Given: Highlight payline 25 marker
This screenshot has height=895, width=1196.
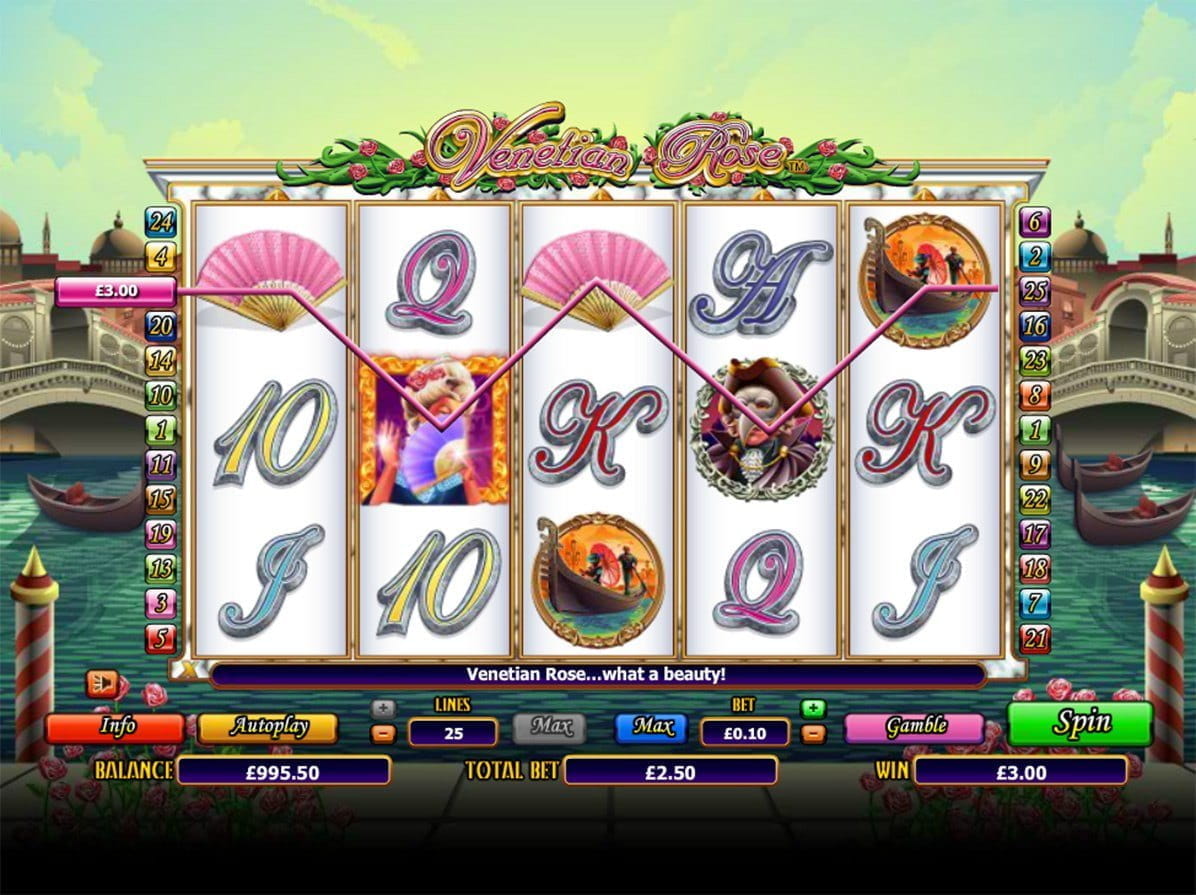Looking at the screenshot, I should click(x=1034, y=291).
